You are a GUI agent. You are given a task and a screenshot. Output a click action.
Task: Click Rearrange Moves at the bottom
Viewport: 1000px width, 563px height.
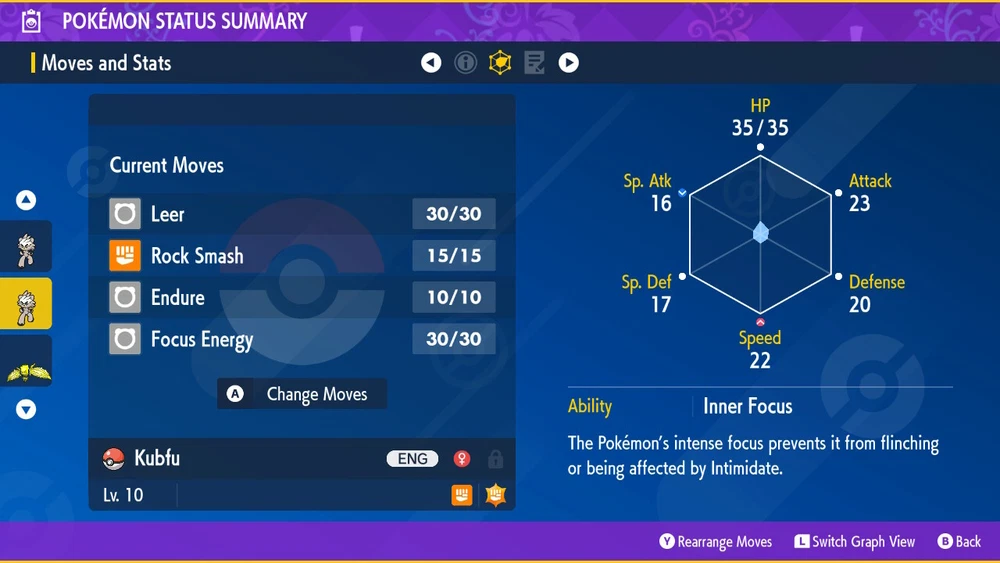[x=716, y=541]
